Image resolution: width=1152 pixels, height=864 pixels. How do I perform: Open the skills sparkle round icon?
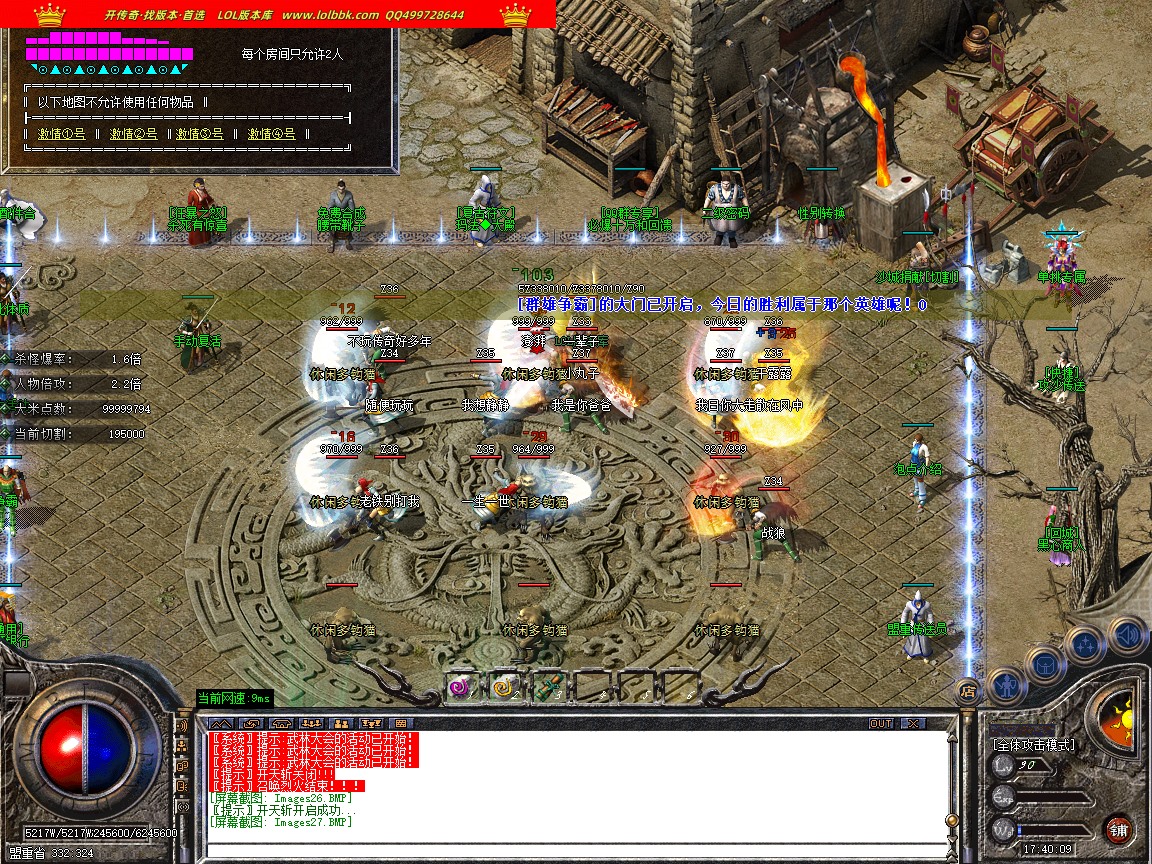pos(1085,644)
